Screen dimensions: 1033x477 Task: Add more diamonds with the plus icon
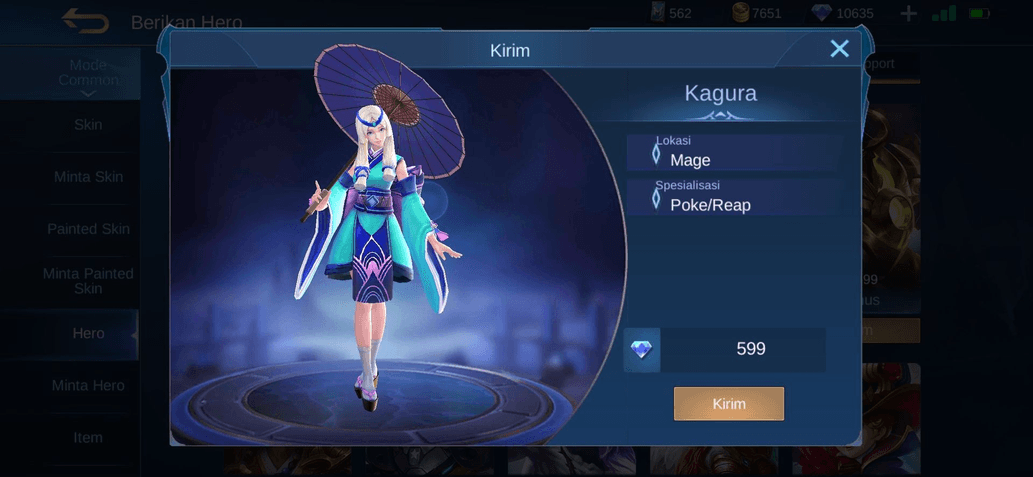(908, 14)
